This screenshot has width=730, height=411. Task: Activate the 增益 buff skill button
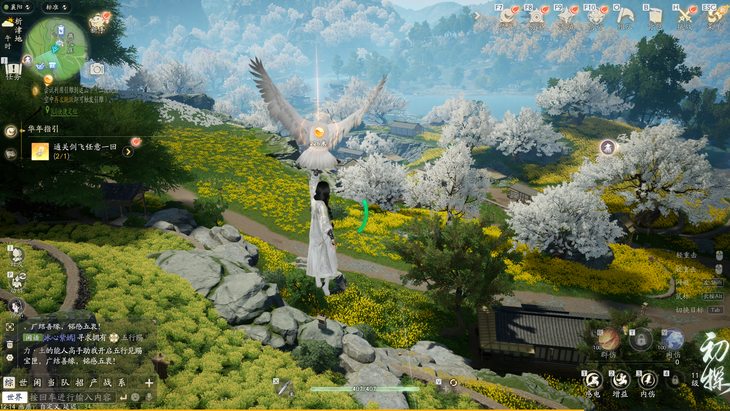[x=620, y=380]
